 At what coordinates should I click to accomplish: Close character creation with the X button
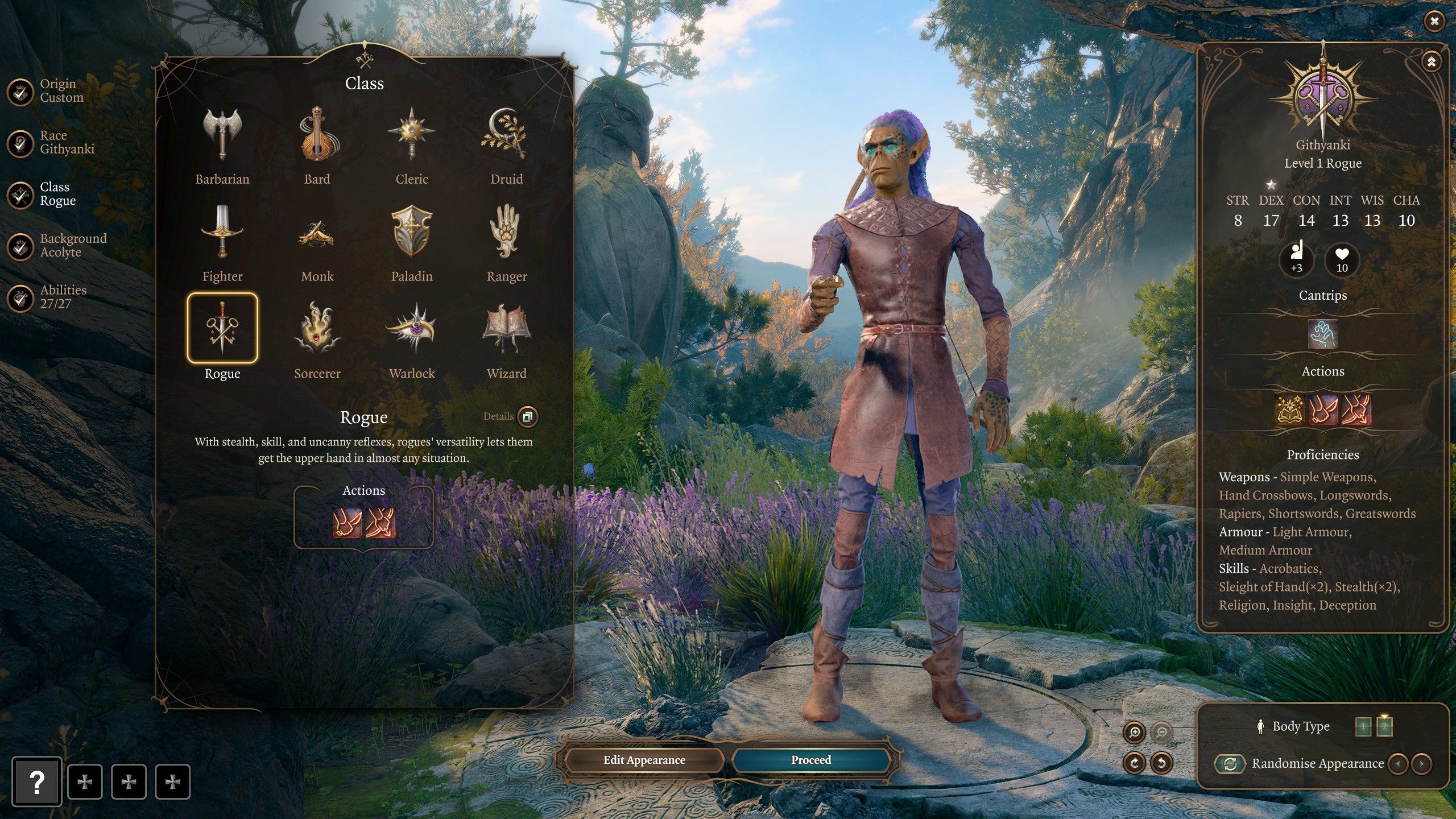1434,22
